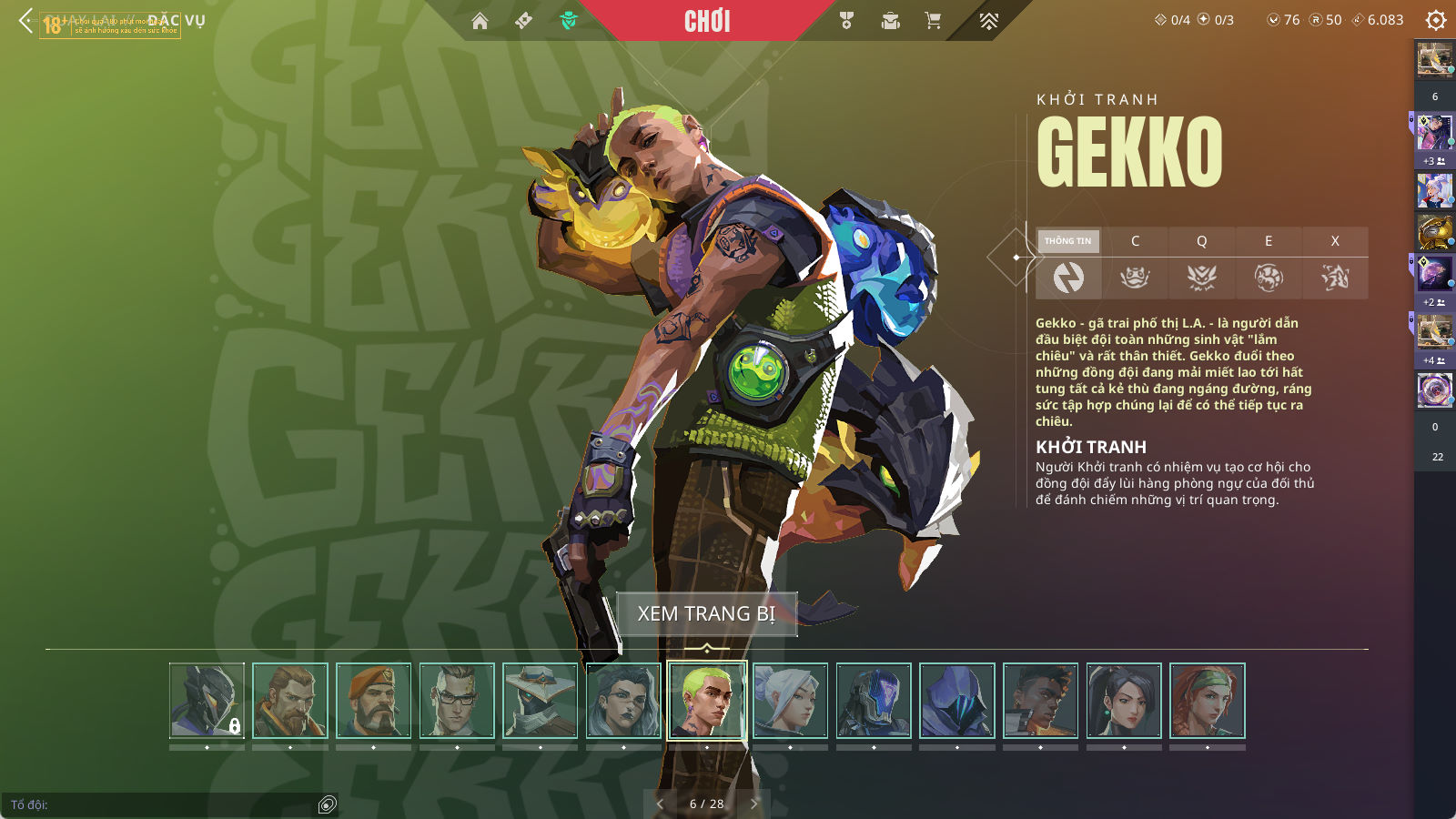Select the THÔNG TIN info tab

[1068, 241]
